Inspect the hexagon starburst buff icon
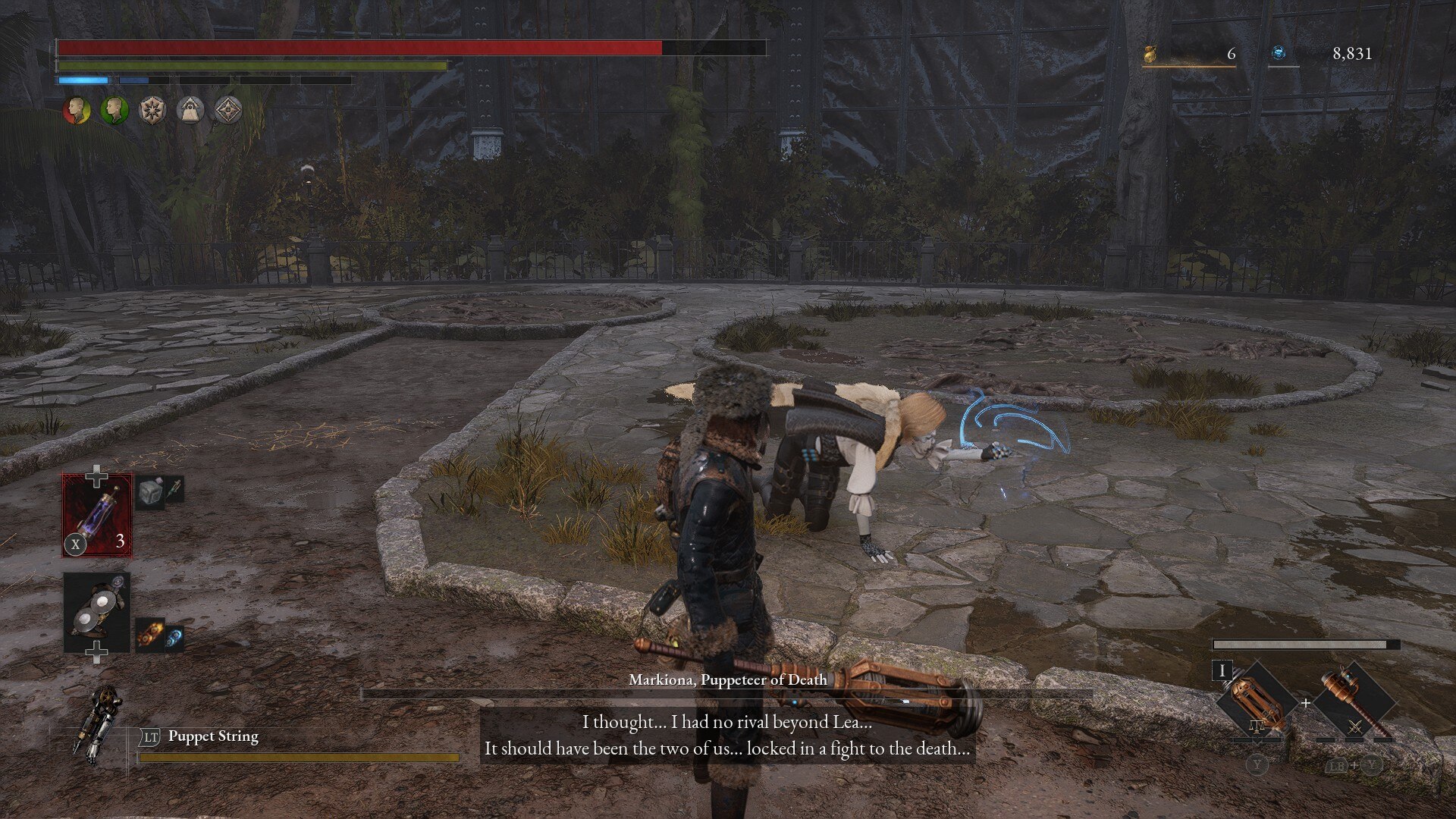 point(152,111)
